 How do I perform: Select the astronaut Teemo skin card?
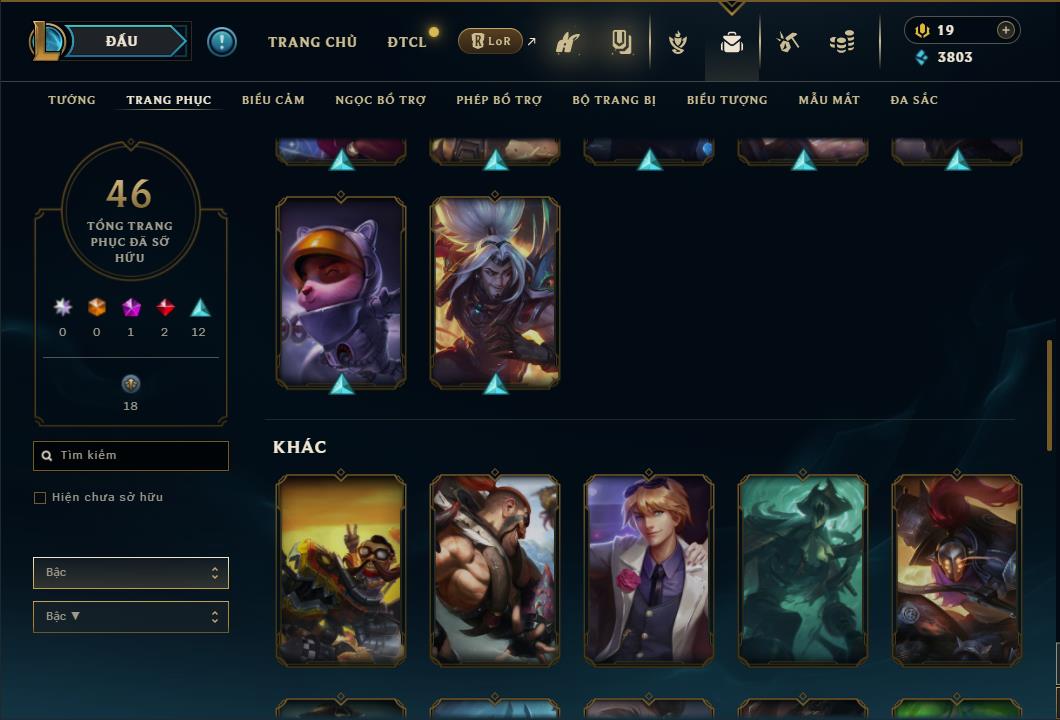pyautogui.click(x=341, y=291)
